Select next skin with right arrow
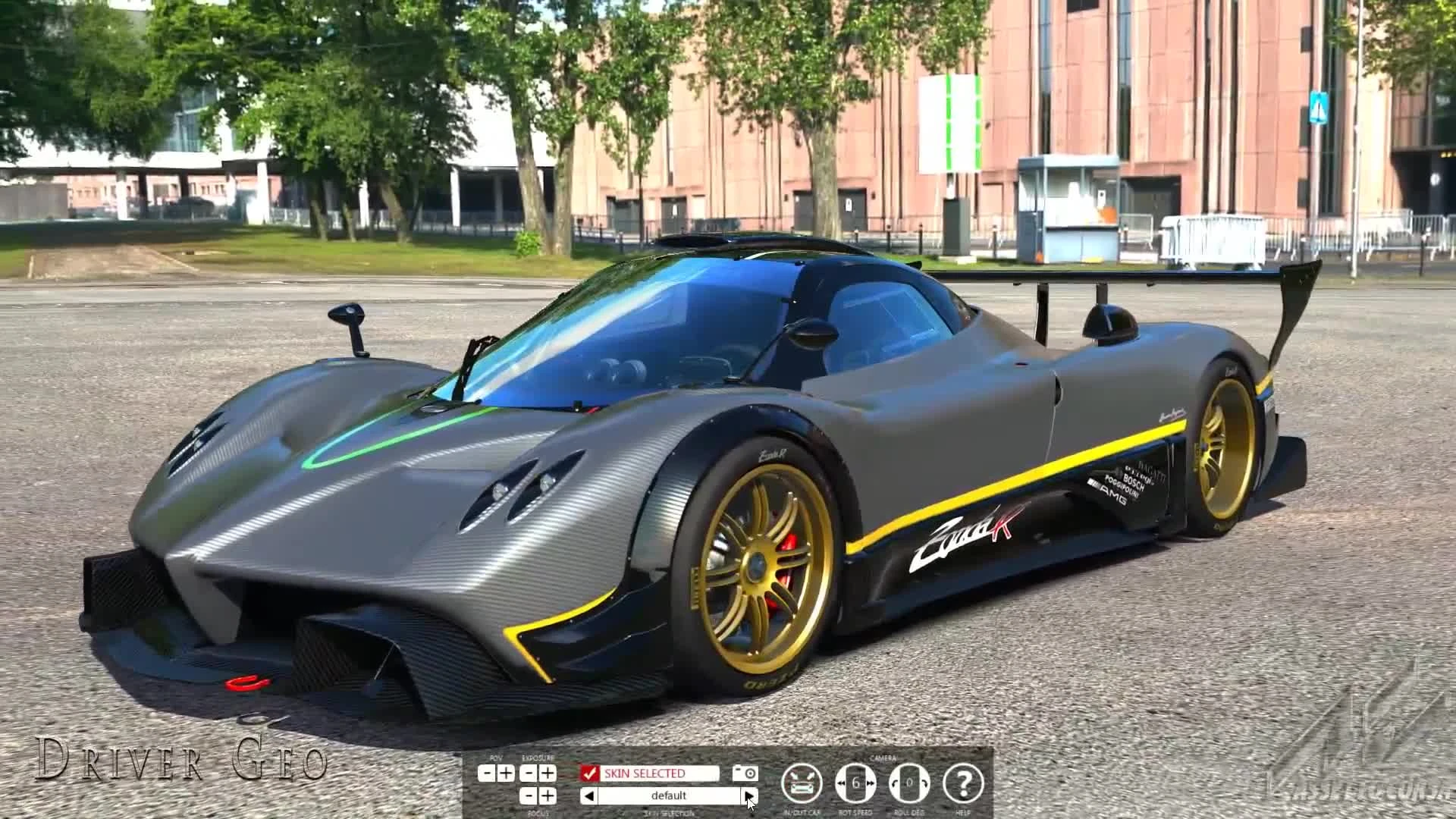1456x819 pixels. coord(751,795)
